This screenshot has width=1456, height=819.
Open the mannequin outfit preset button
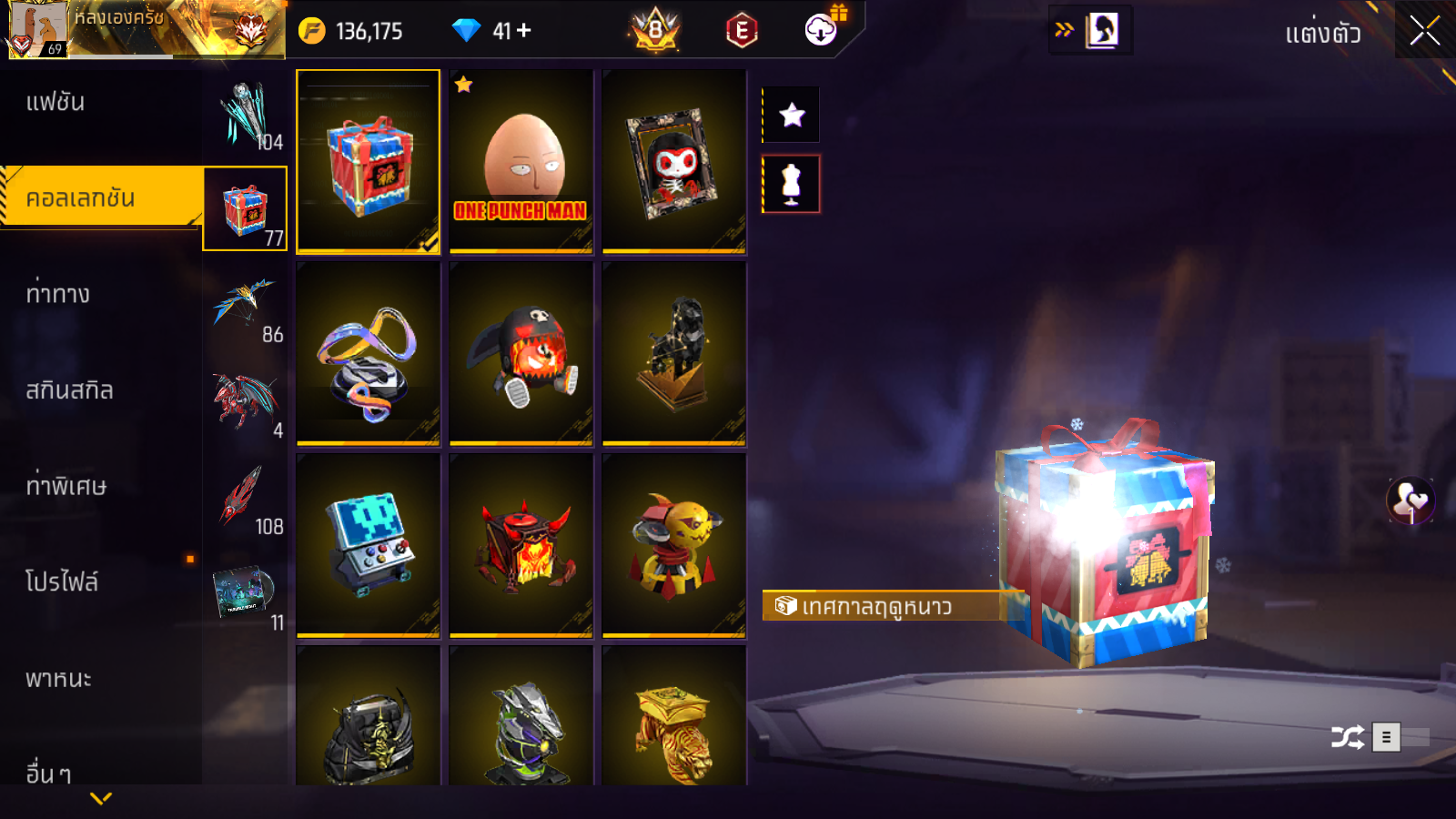tap(792, 184)
